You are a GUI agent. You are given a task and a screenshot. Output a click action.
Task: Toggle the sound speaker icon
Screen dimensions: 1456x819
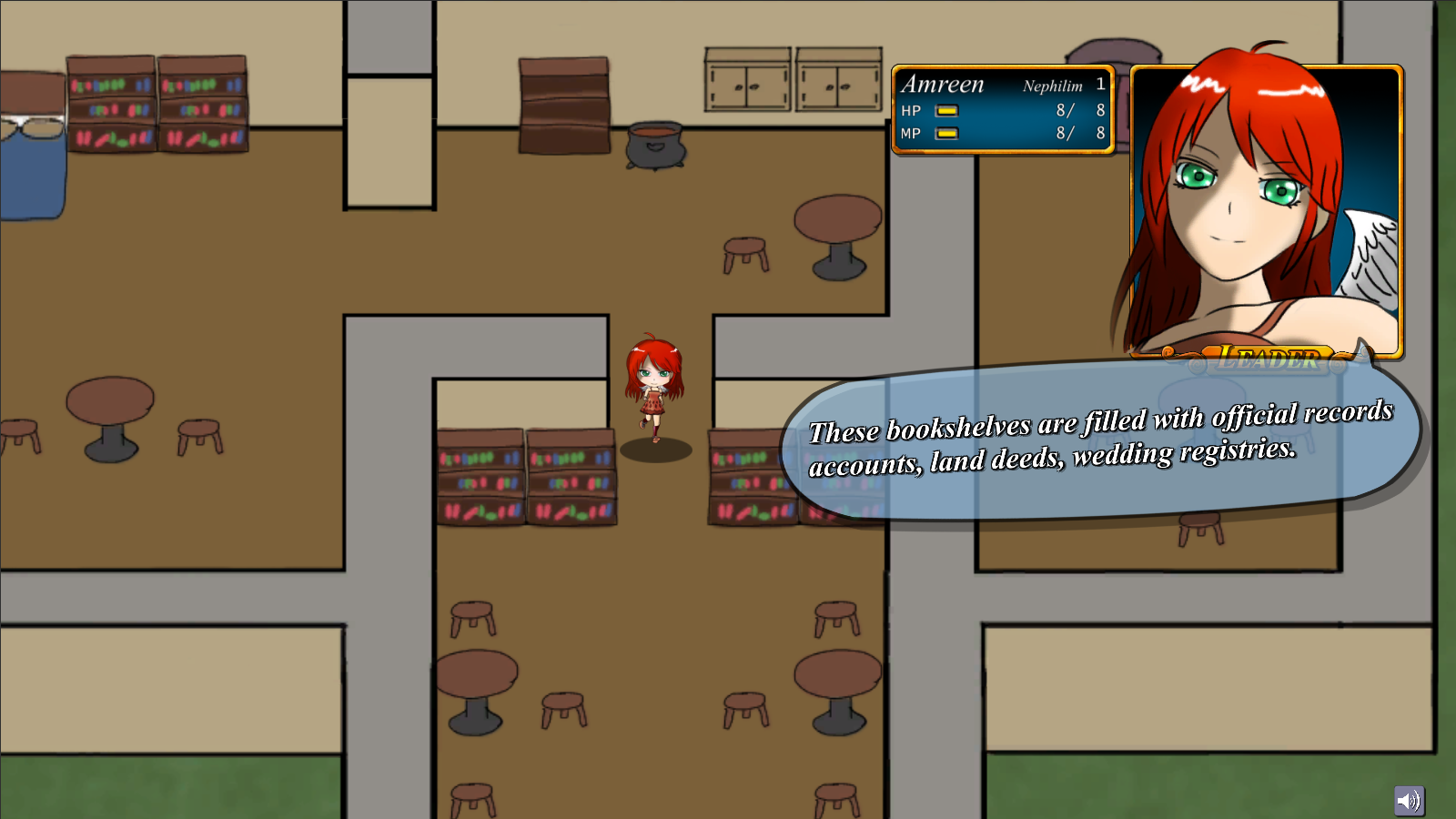coord(1409,800)
